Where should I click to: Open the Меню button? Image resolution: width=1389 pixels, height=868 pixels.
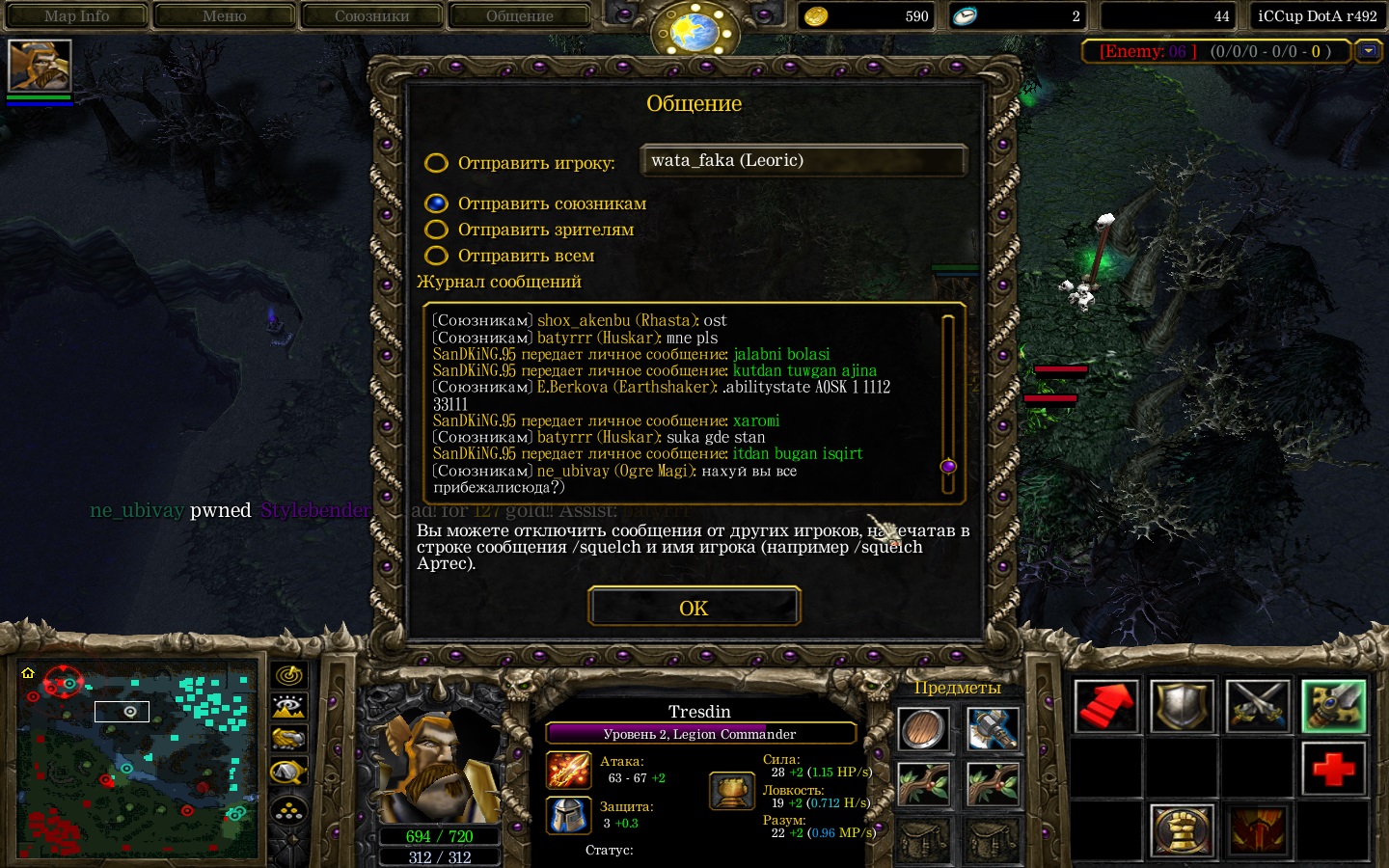(x=224, y=16)
